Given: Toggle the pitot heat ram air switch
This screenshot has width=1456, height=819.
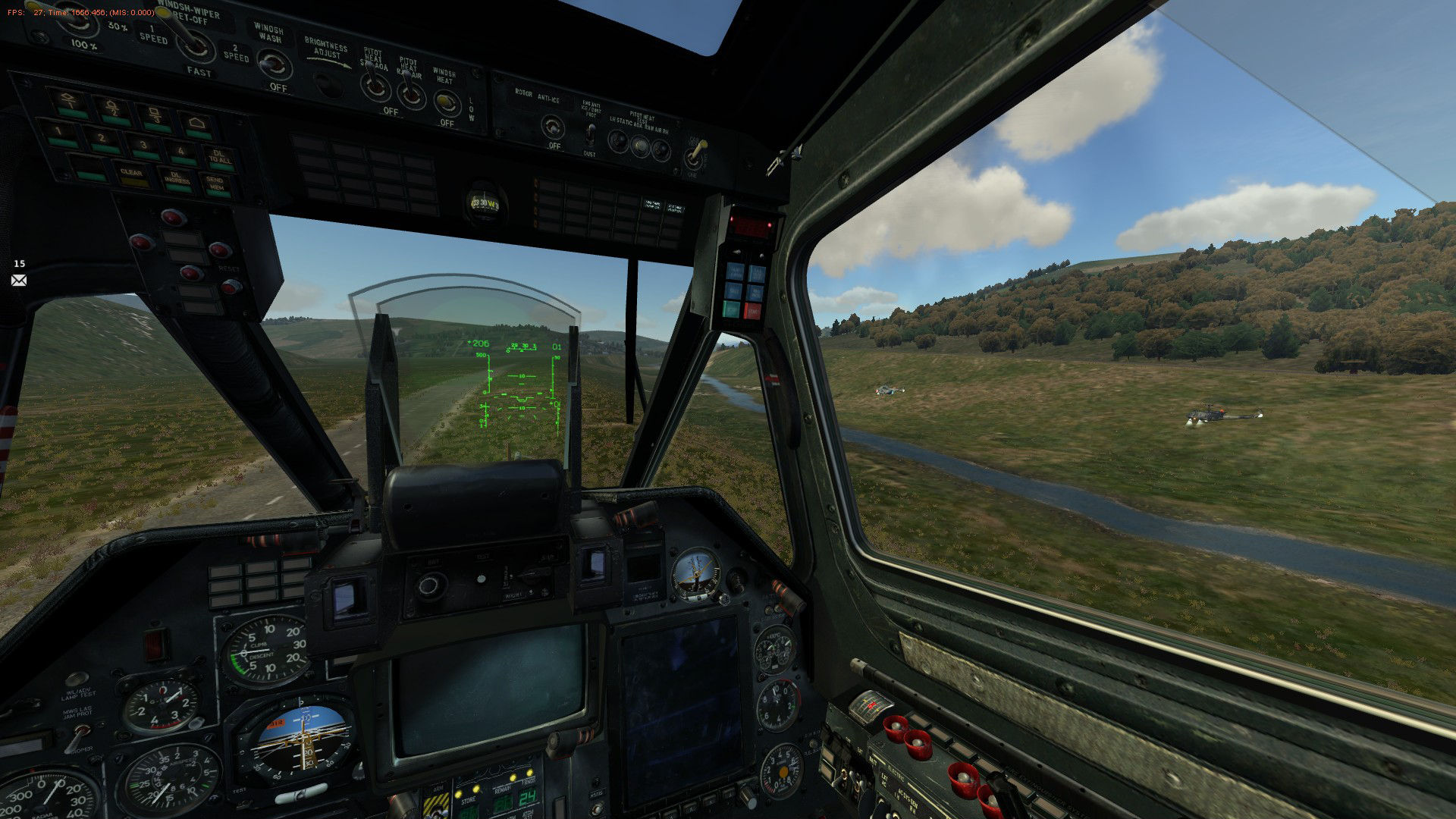Looking at the screenshot, I should (x=410, y=93).
